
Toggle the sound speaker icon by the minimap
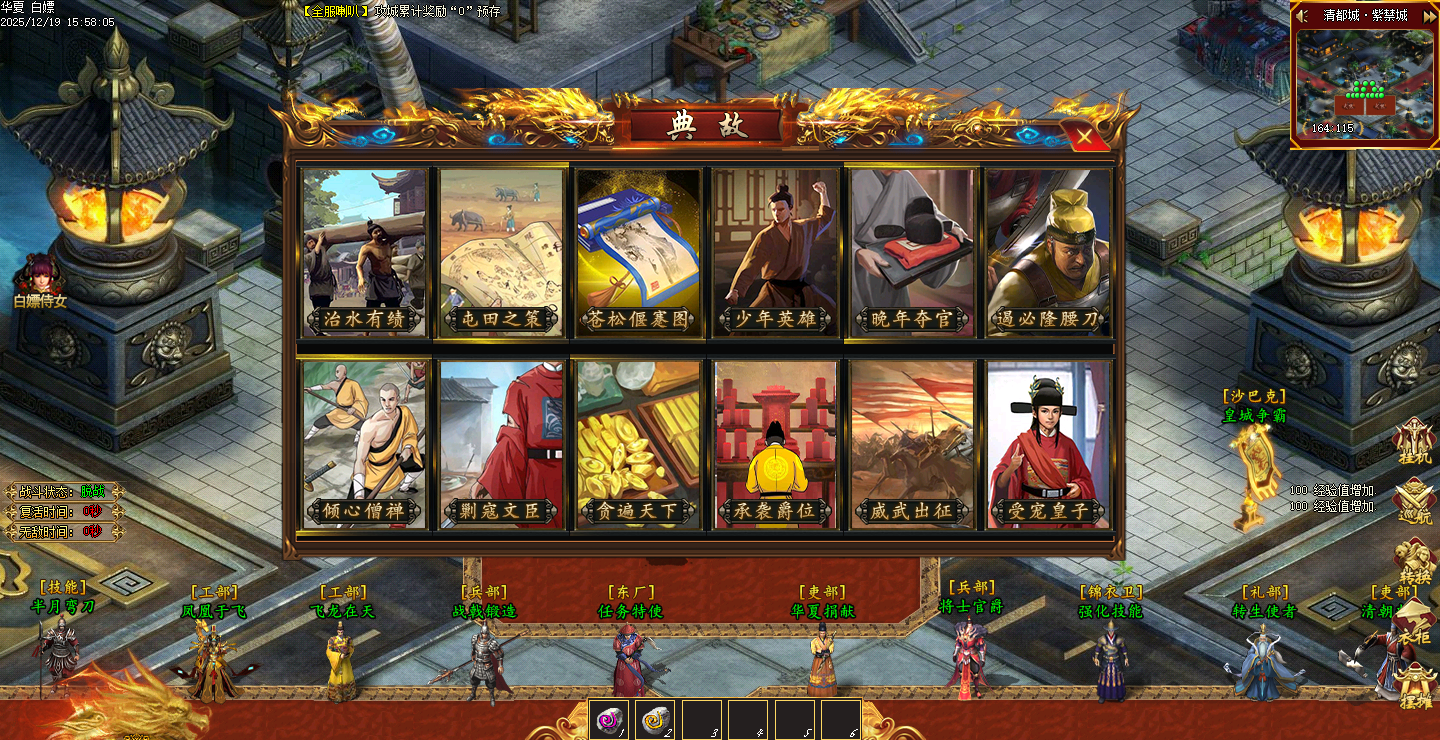[x=1301, y=15]
